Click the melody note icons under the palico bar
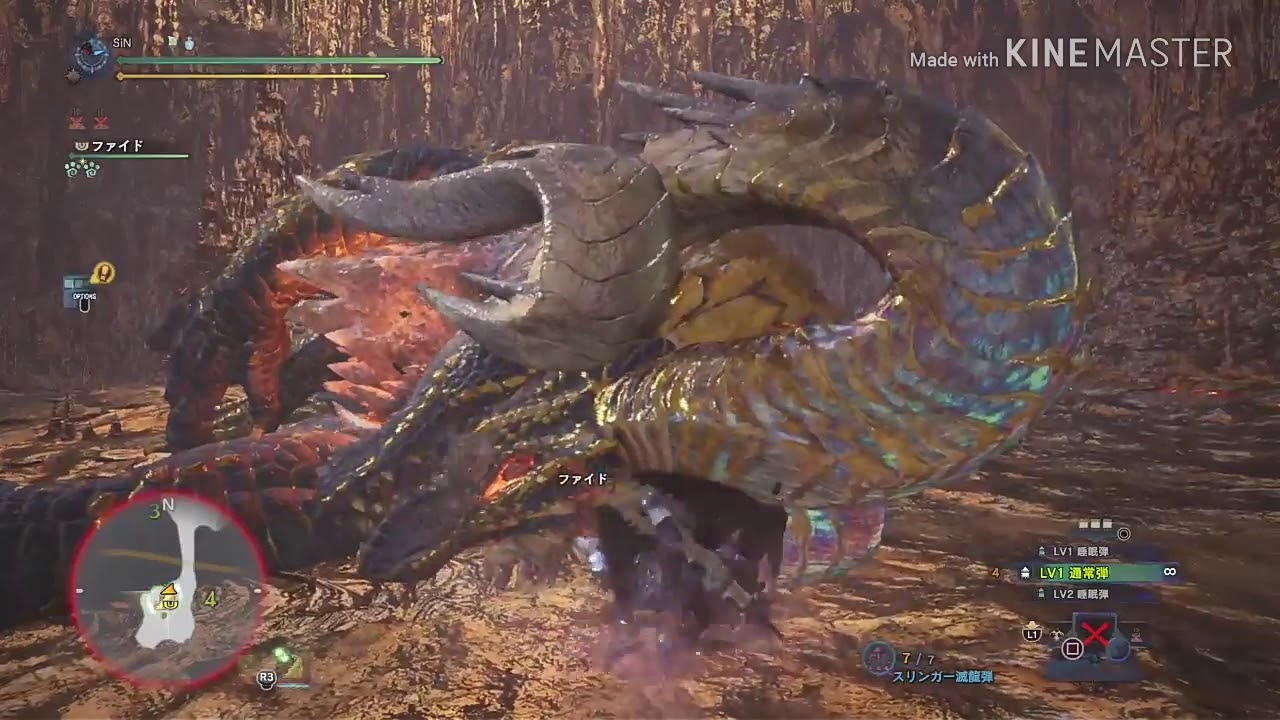Image resolution: width=1280 pixels, height=720 pixels. point(84,170)
